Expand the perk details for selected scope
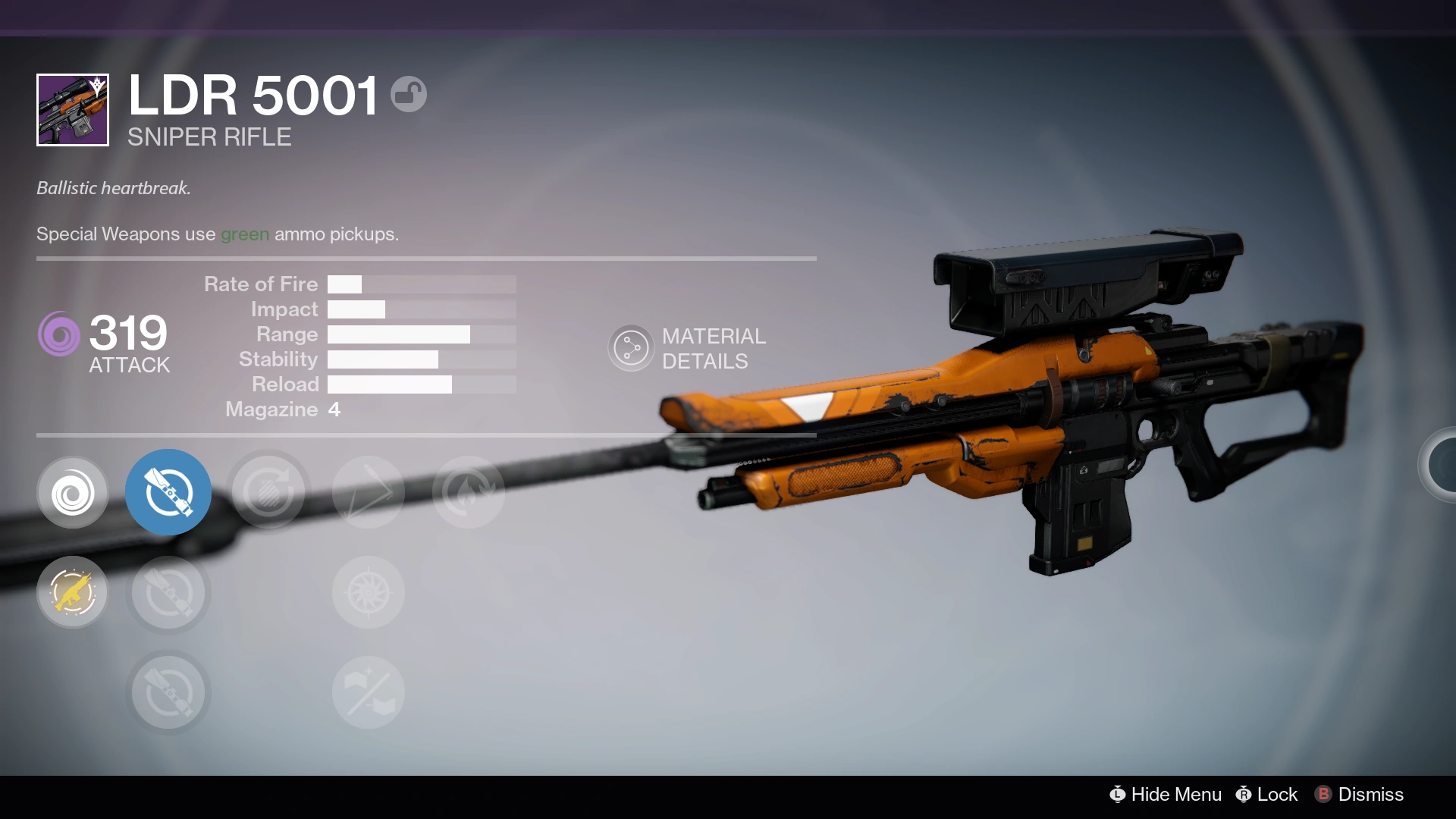Screen dimensions: 1456x819 pos(168,493)
